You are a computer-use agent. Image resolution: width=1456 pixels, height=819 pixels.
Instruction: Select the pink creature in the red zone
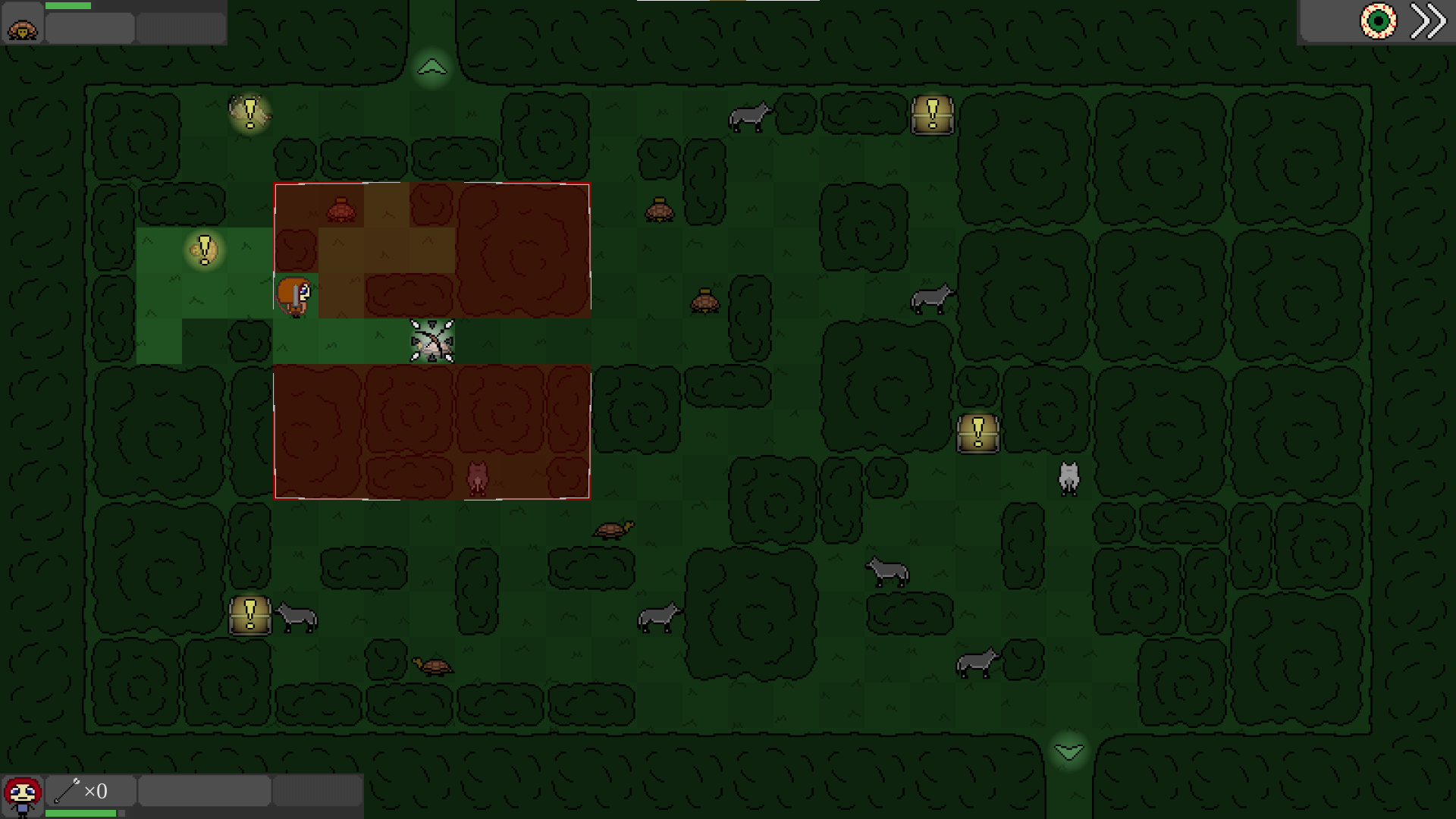(478, 478)
